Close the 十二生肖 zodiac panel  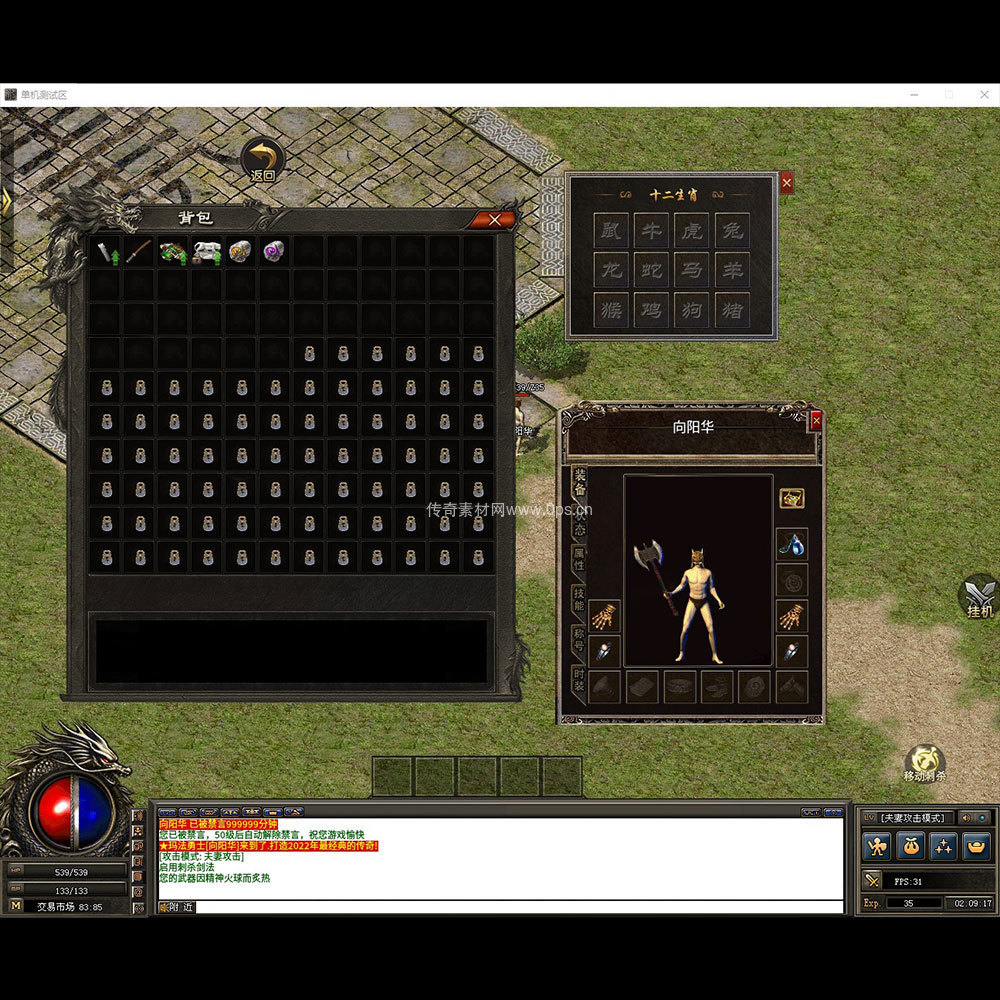786,183
